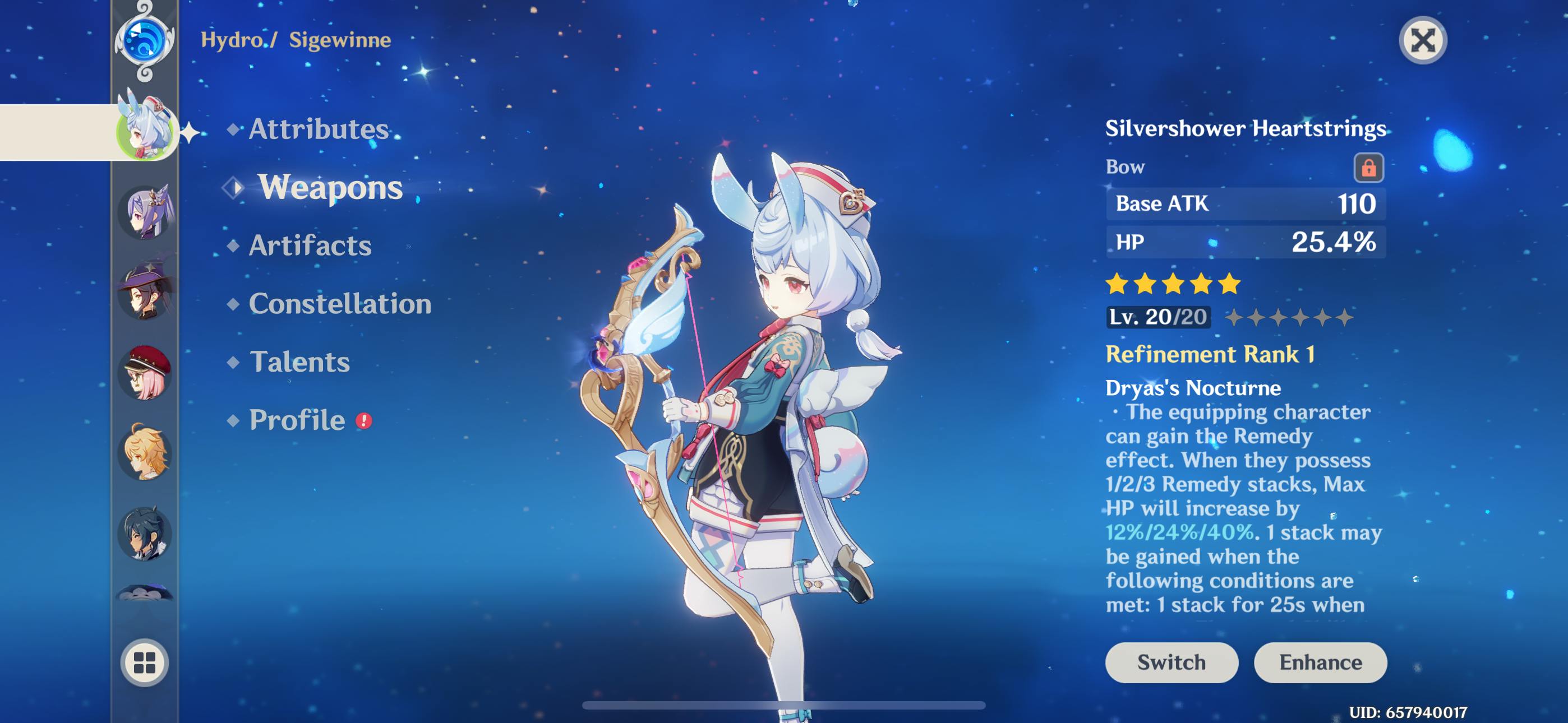Close the character screen
The image size is (1568, 723).
[x=1423, y=41]
